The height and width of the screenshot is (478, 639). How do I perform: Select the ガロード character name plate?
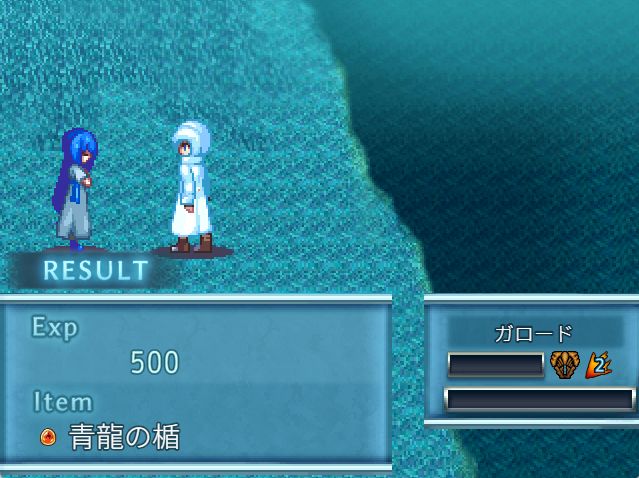[x=534, y=334]
